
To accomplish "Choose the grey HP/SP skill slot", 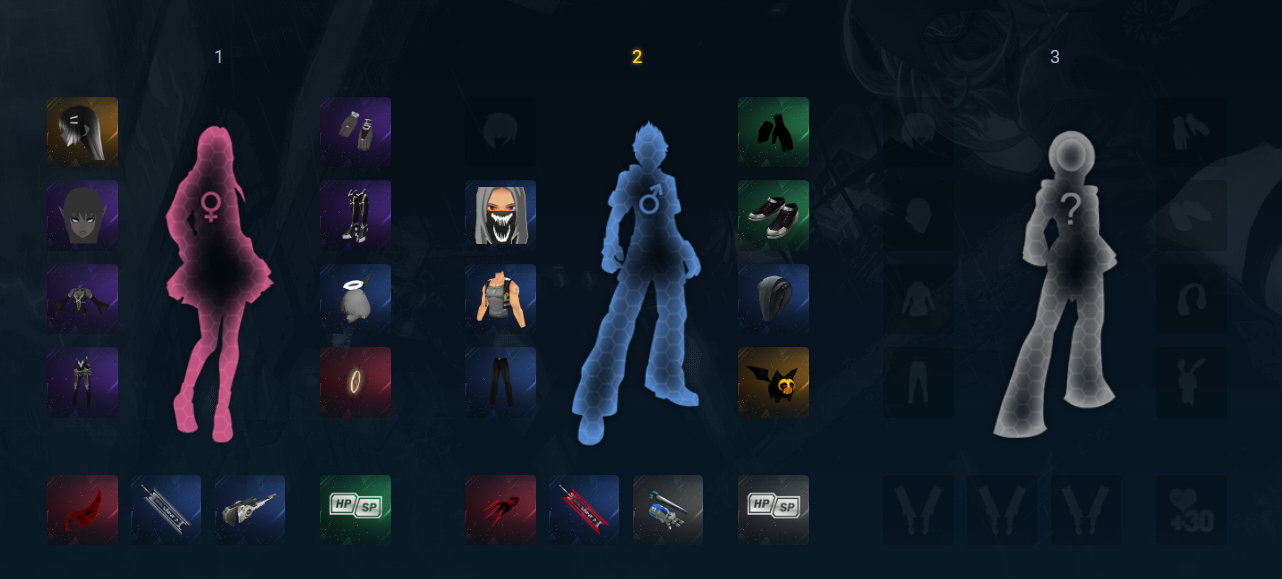I will click(773, 510).
